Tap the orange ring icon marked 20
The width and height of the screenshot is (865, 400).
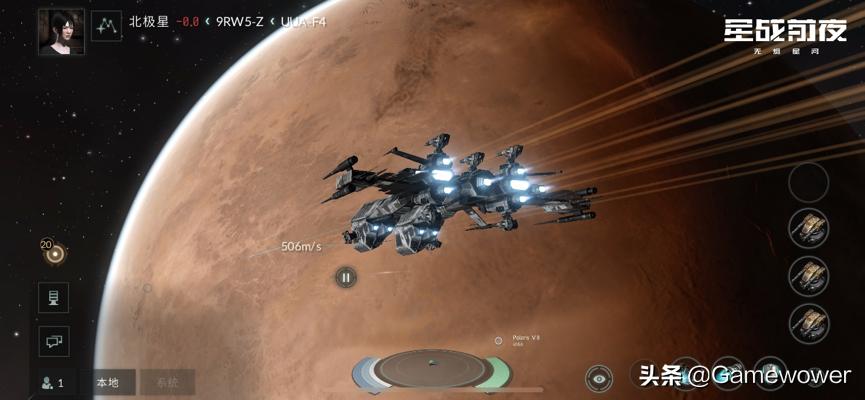pyautogui.click(x=54, y=254)
